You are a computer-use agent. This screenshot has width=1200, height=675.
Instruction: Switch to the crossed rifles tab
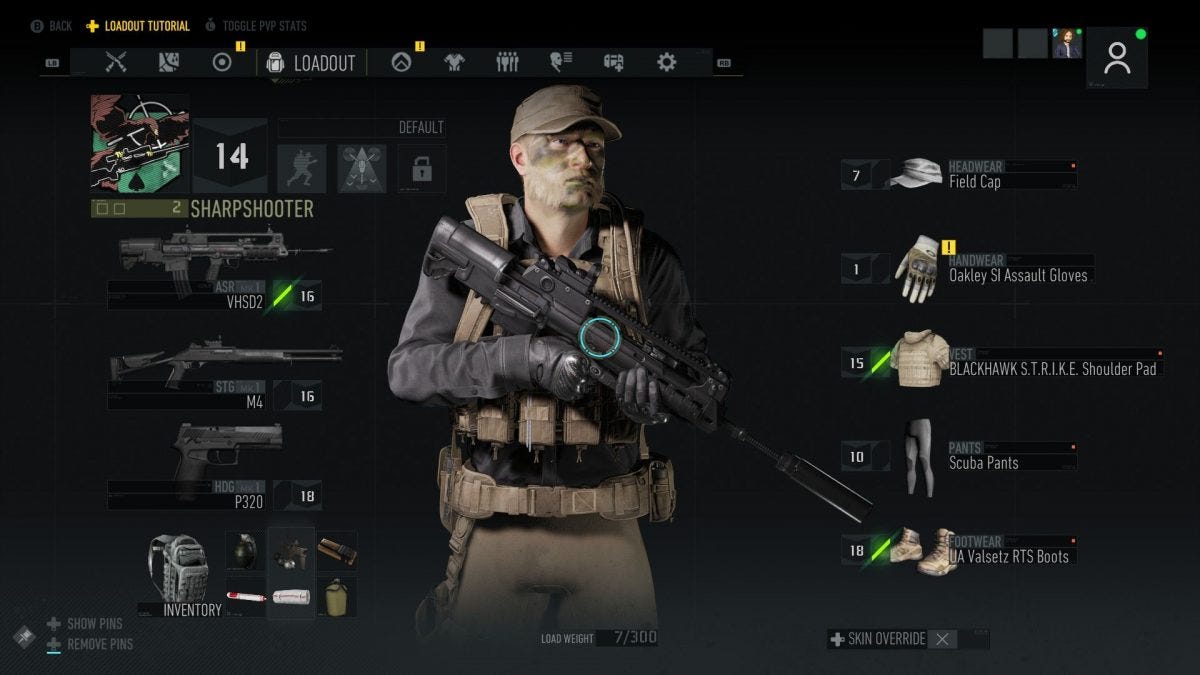[x=116, y=62]
